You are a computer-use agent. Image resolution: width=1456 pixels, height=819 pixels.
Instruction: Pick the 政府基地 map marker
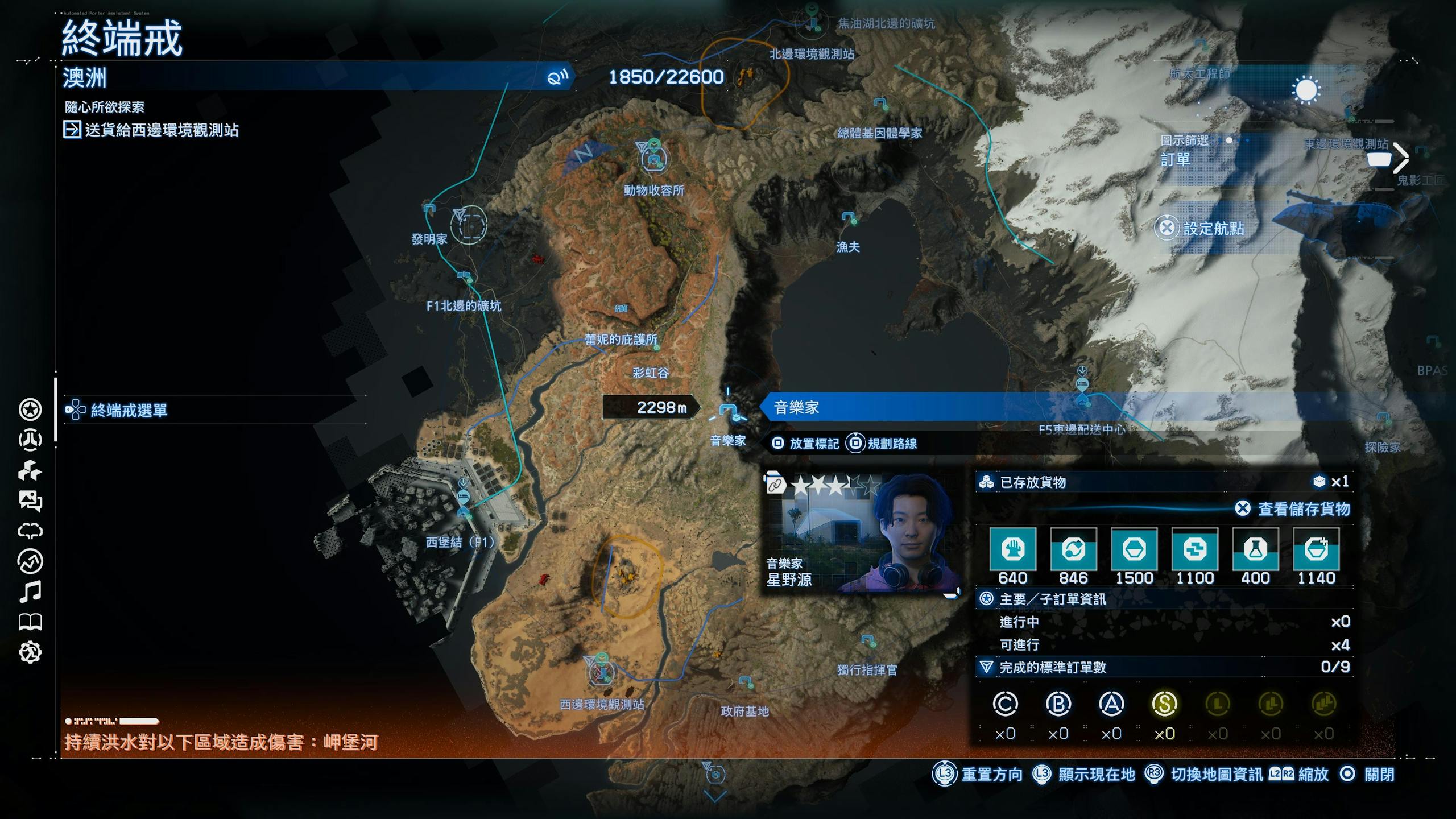746,682
